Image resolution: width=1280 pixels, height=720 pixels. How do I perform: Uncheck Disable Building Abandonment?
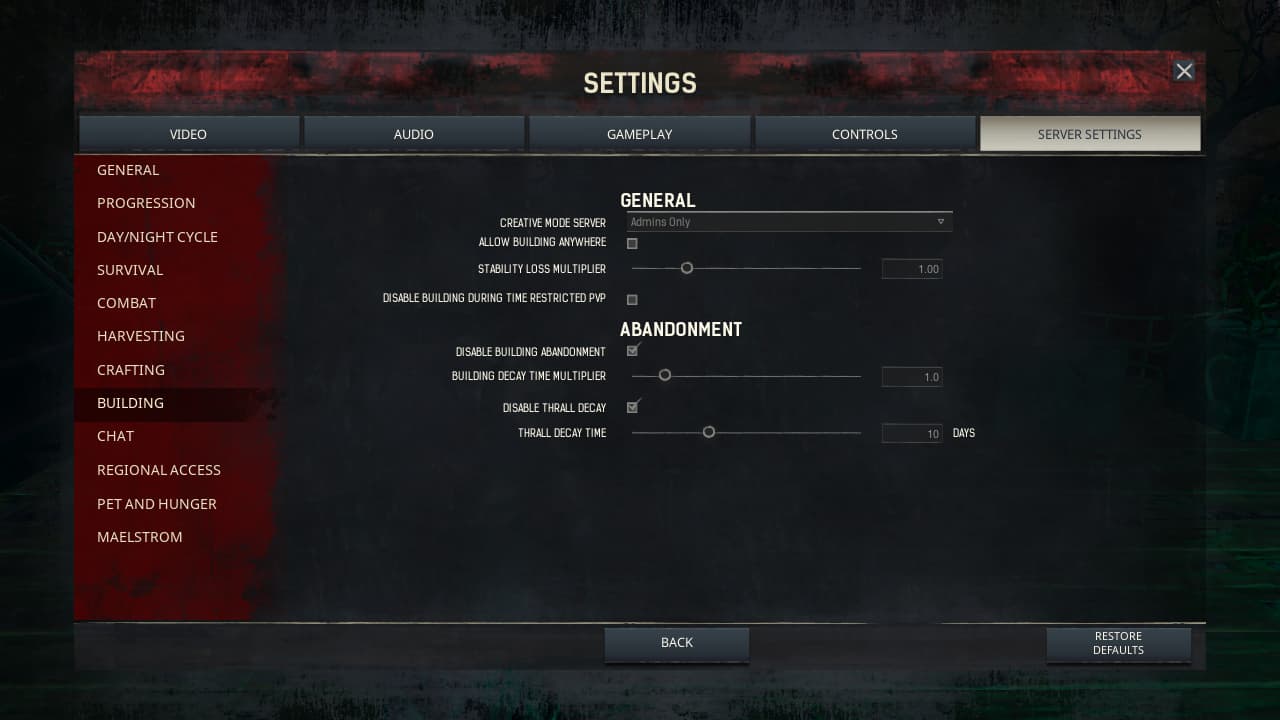tap(632, 350)
